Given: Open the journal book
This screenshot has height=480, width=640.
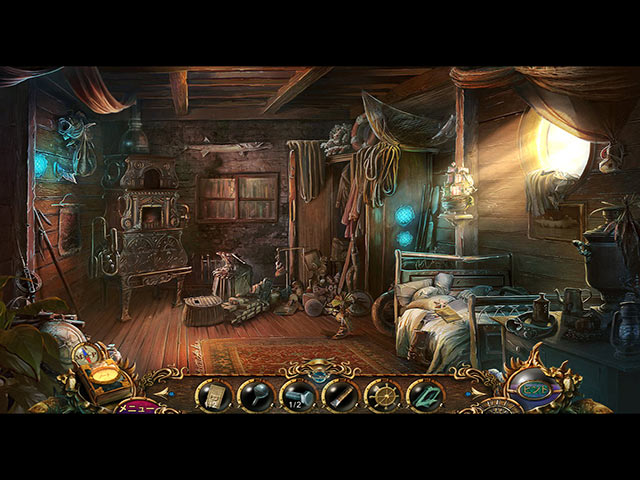Looking at the screenshot, I should 104,378.
